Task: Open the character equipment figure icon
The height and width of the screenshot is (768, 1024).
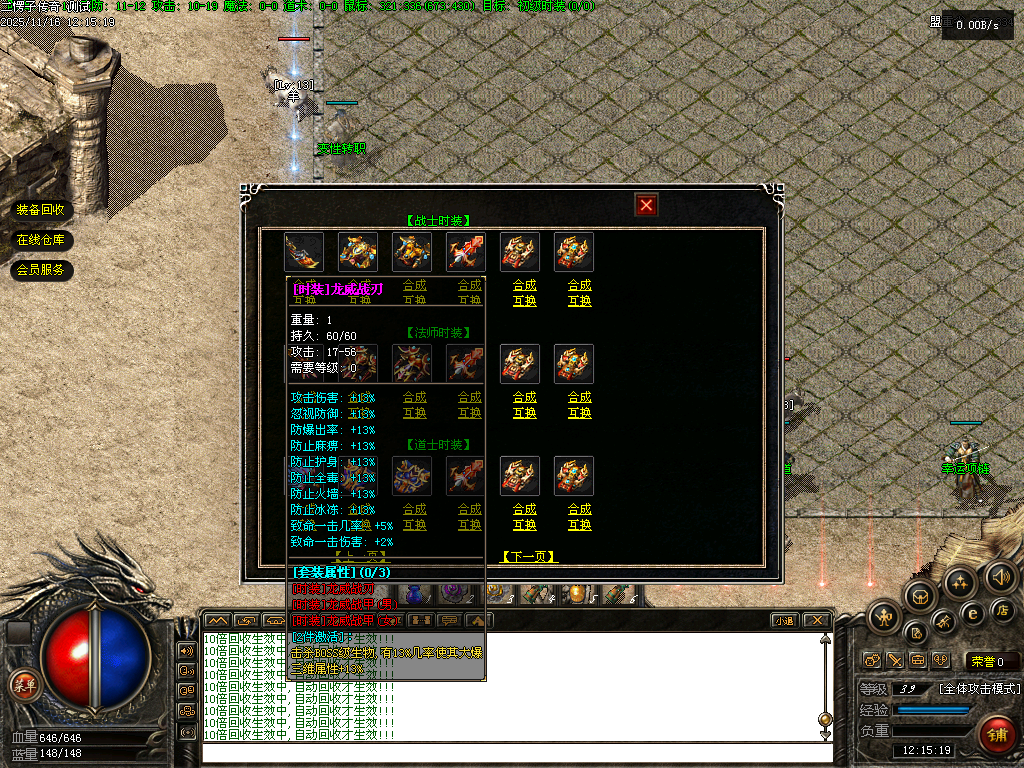Action: click(884, 619)
